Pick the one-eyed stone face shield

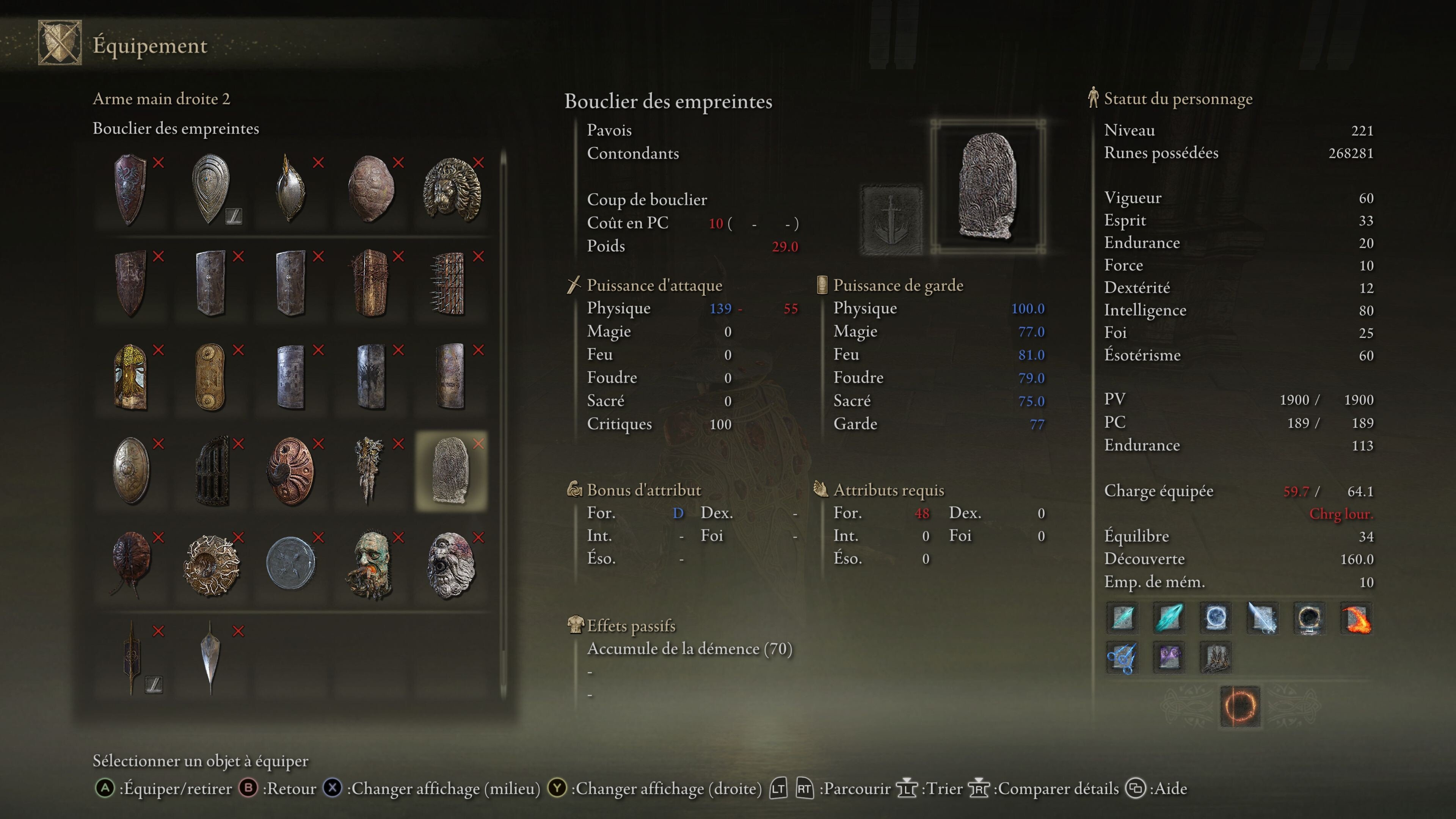450,564
